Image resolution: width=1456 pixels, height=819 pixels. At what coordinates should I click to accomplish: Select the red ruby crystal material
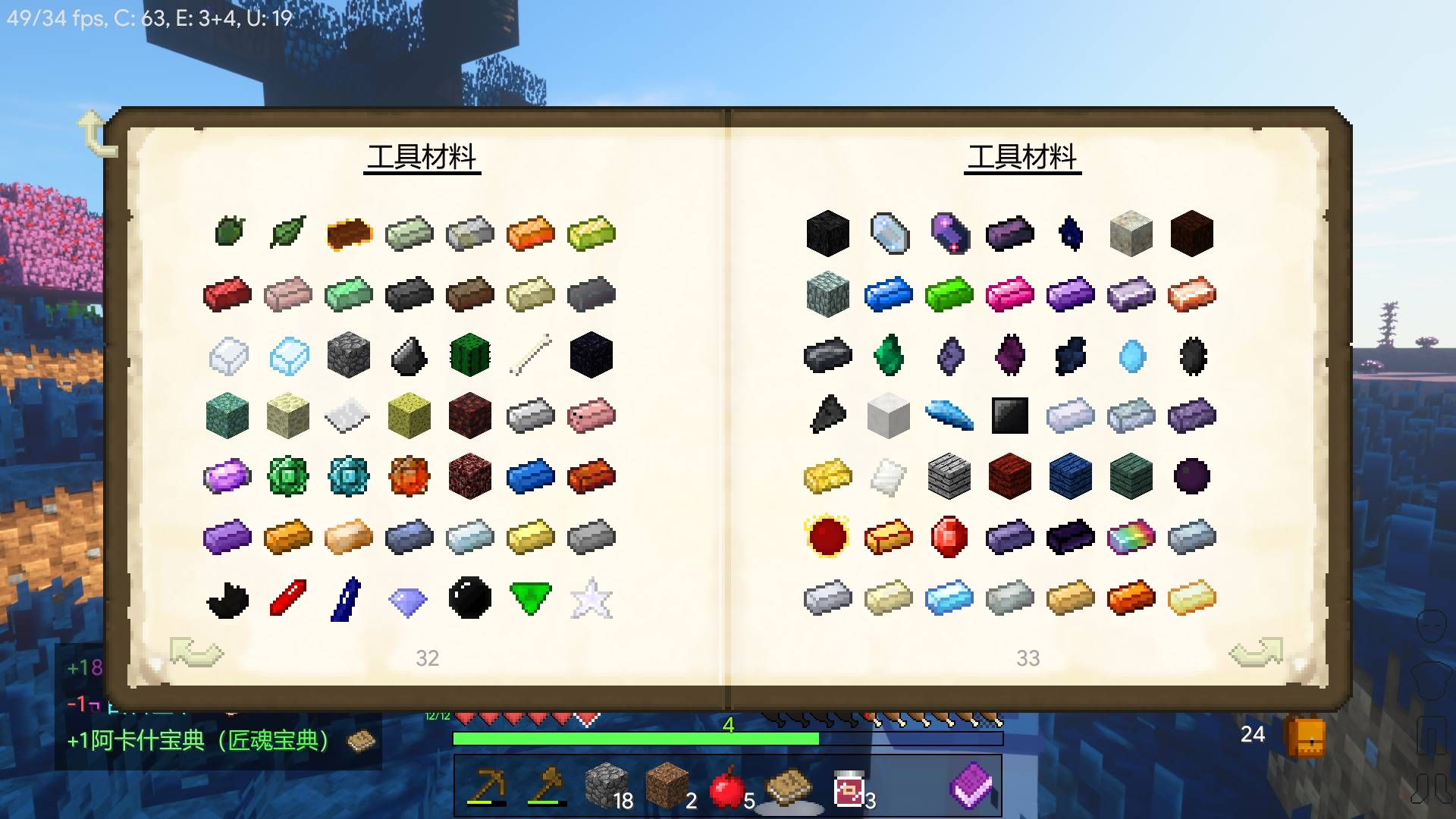tap(949, 537)
